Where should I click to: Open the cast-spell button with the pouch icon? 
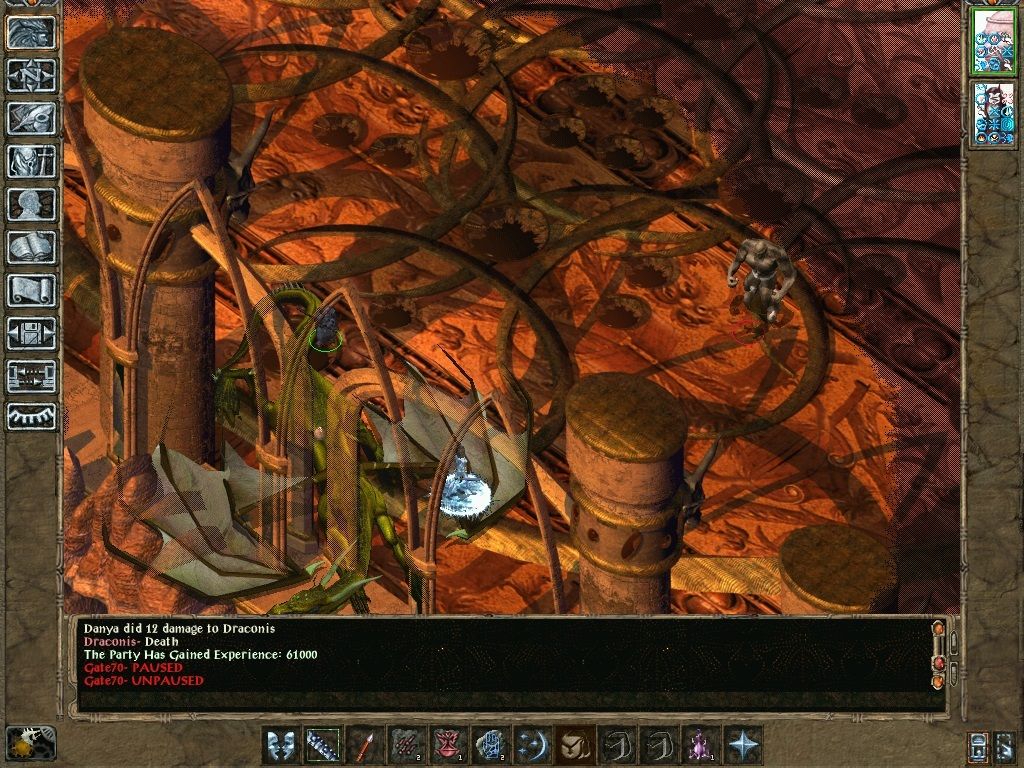pos(575,745)
